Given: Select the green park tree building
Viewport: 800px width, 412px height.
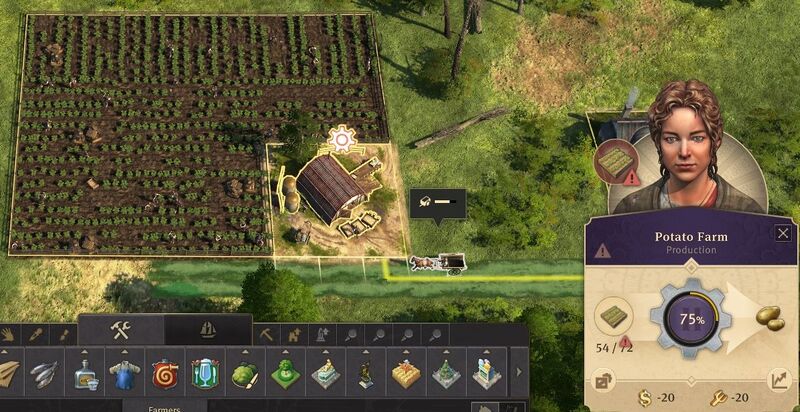Looking at the screenshot, I should point(284,375).
